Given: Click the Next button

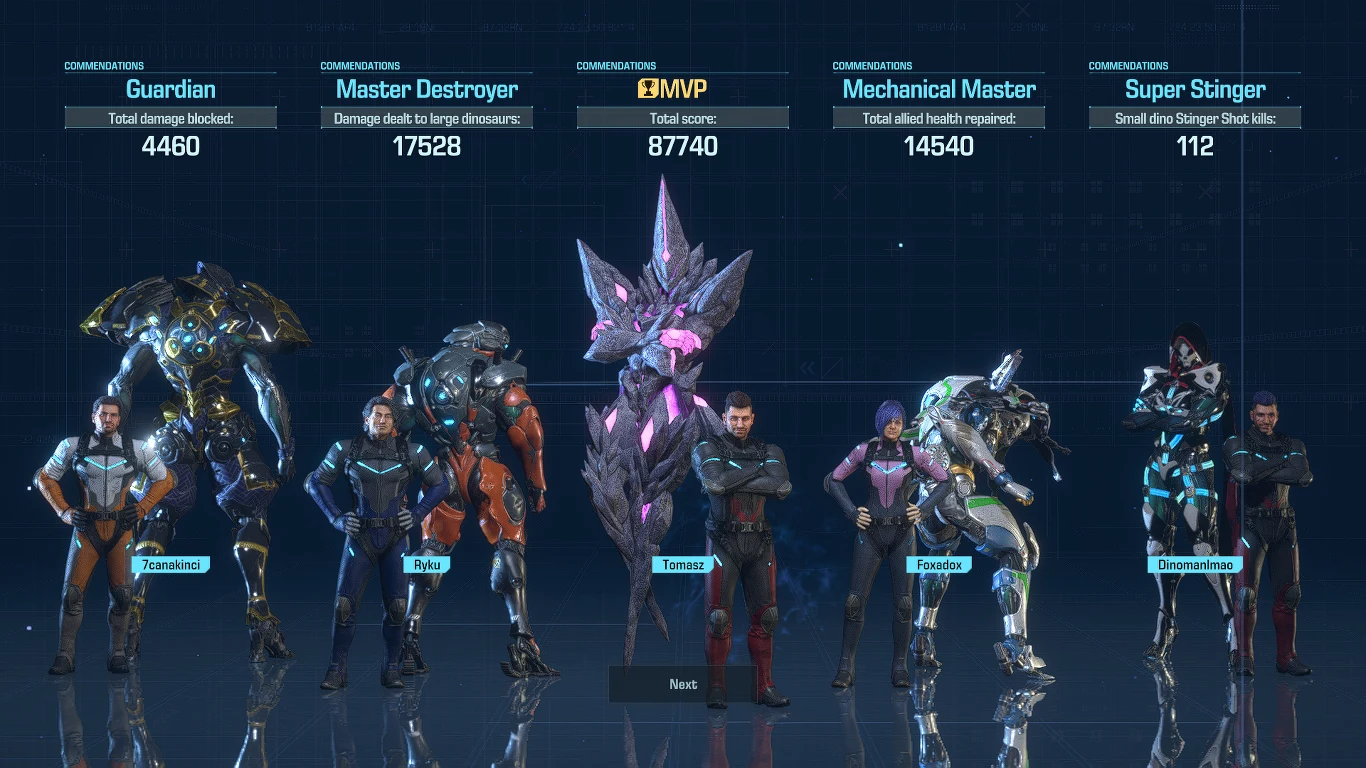Looking at the screenshot, I should [683, 685].
